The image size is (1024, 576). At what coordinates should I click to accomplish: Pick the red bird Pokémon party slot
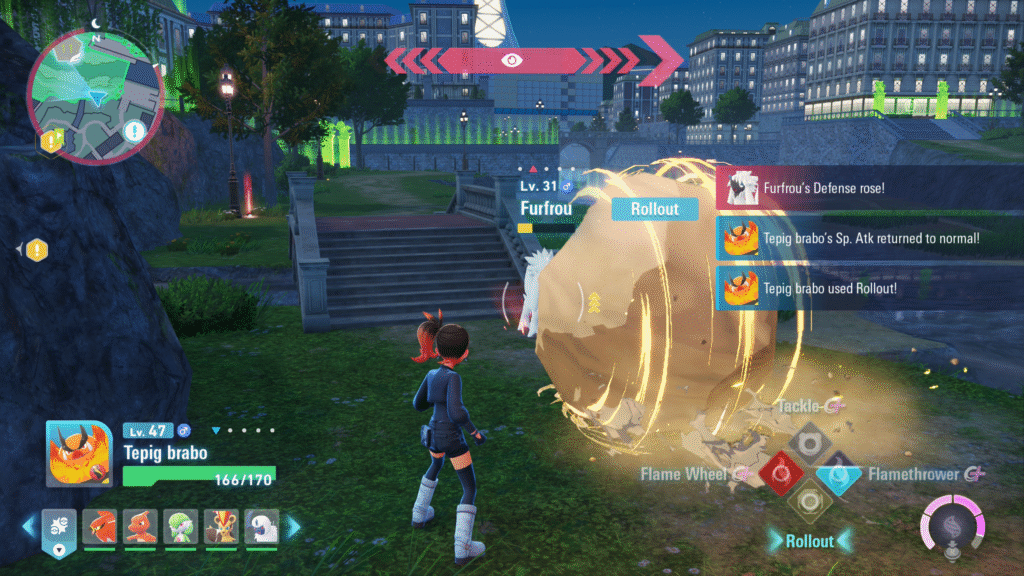99,524
